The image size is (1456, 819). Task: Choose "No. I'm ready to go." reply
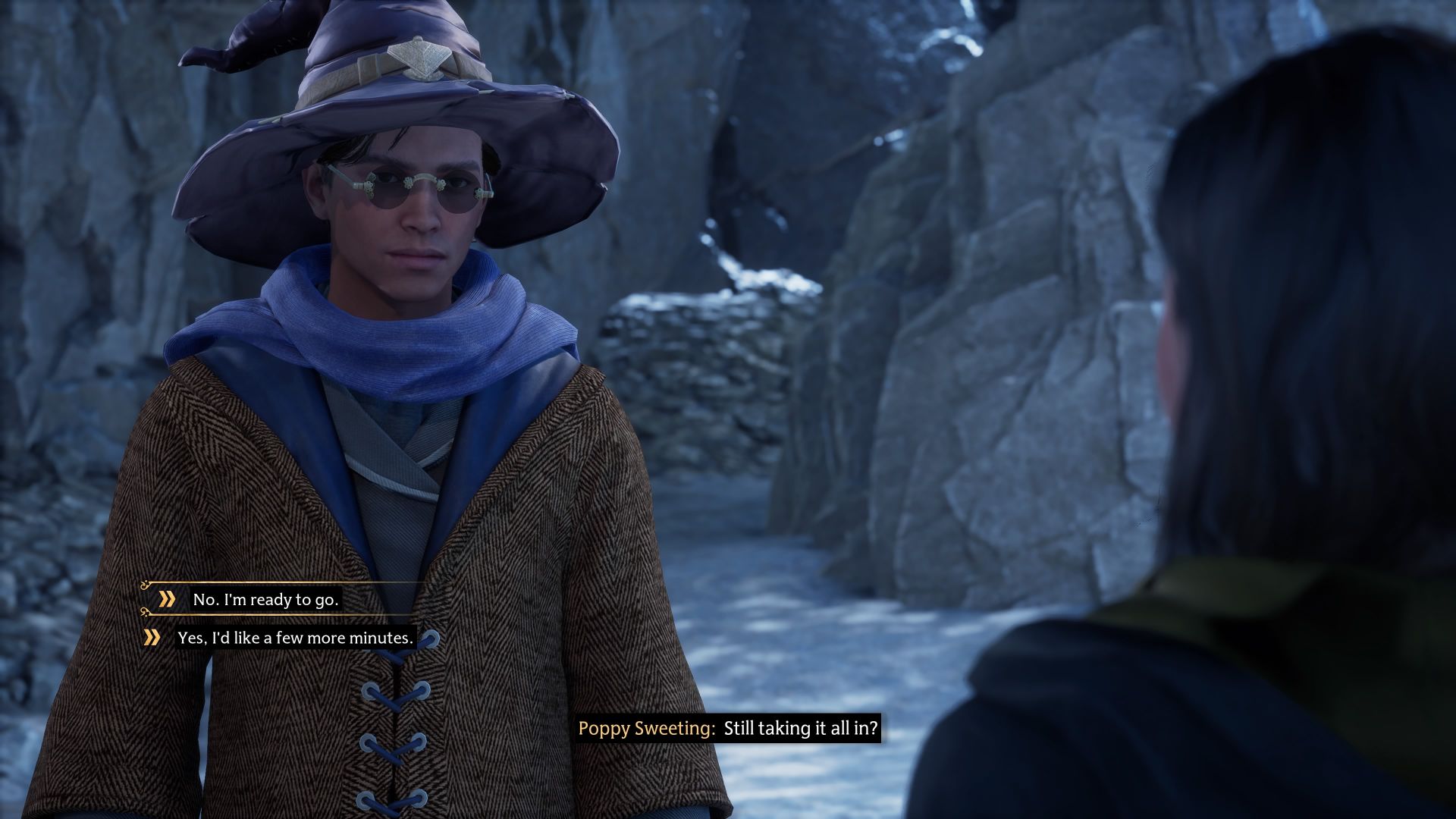click(x=265, y=600)
